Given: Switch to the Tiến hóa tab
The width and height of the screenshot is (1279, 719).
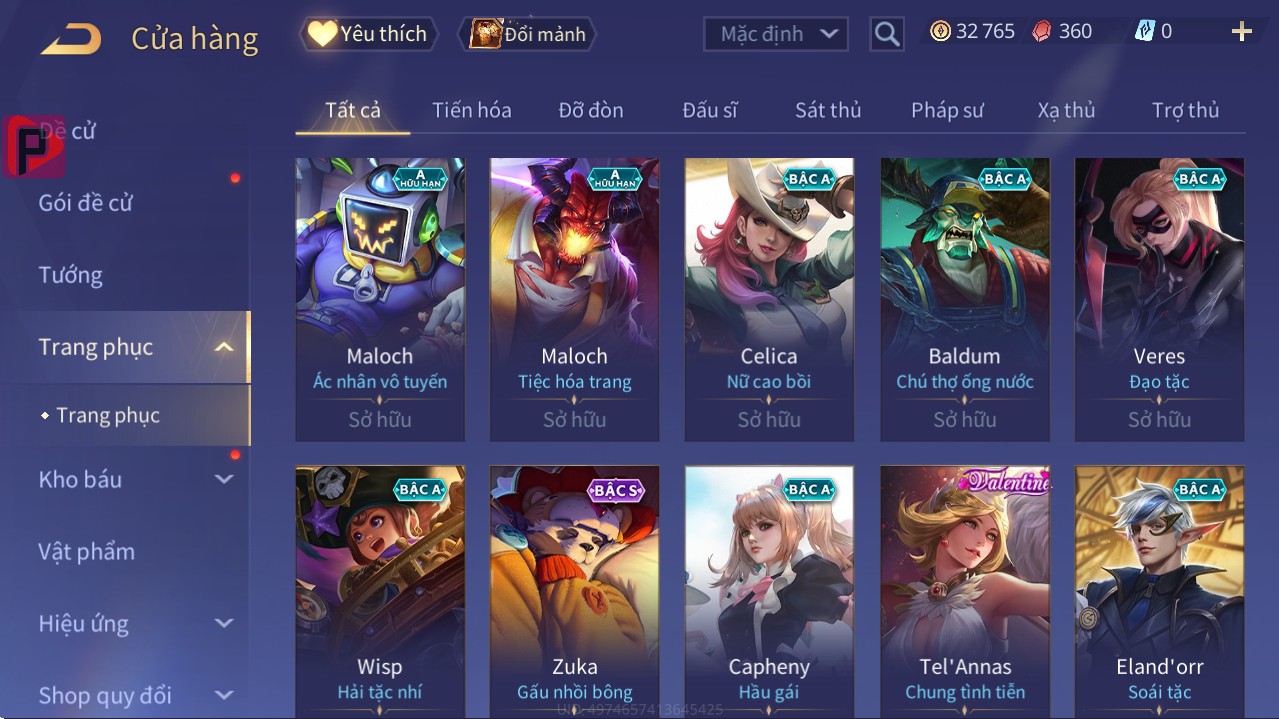Looking at the screenshot, I should click(x=471, y=110).
